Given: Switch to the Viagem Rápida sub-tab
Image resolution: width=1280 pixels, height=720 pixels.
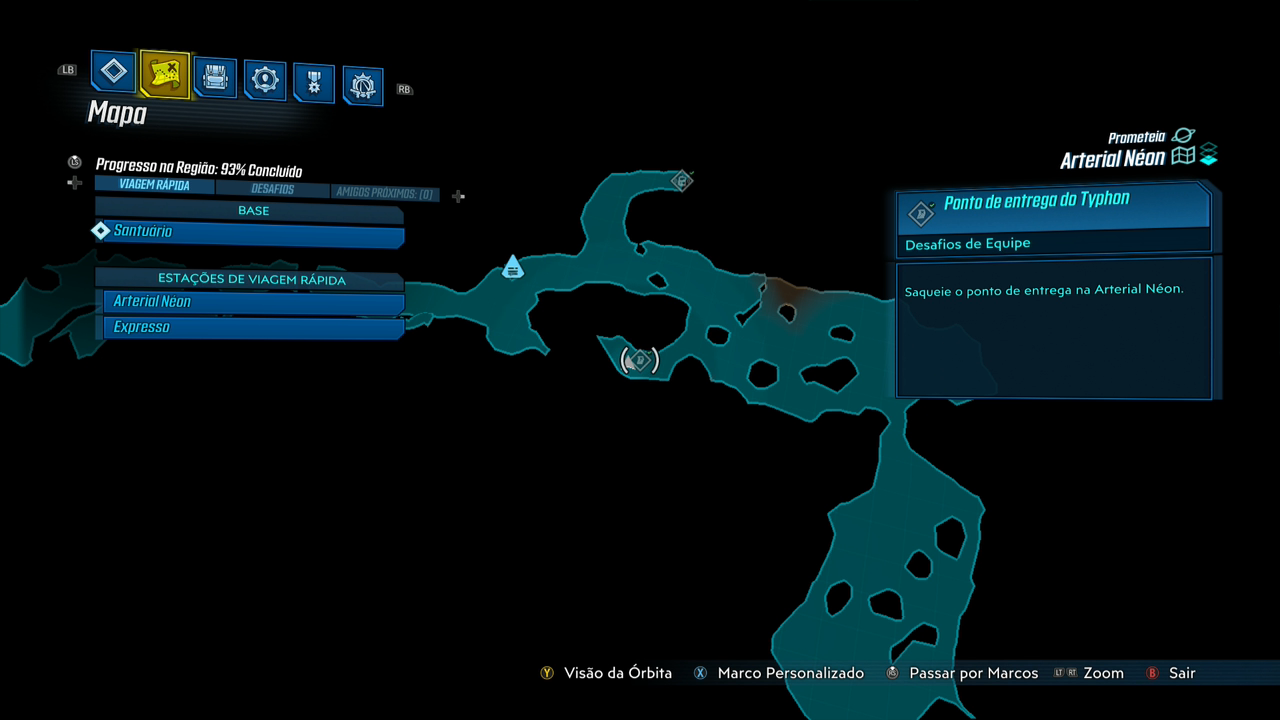Looking at the screenshot, I should click(x=154, y=185).
